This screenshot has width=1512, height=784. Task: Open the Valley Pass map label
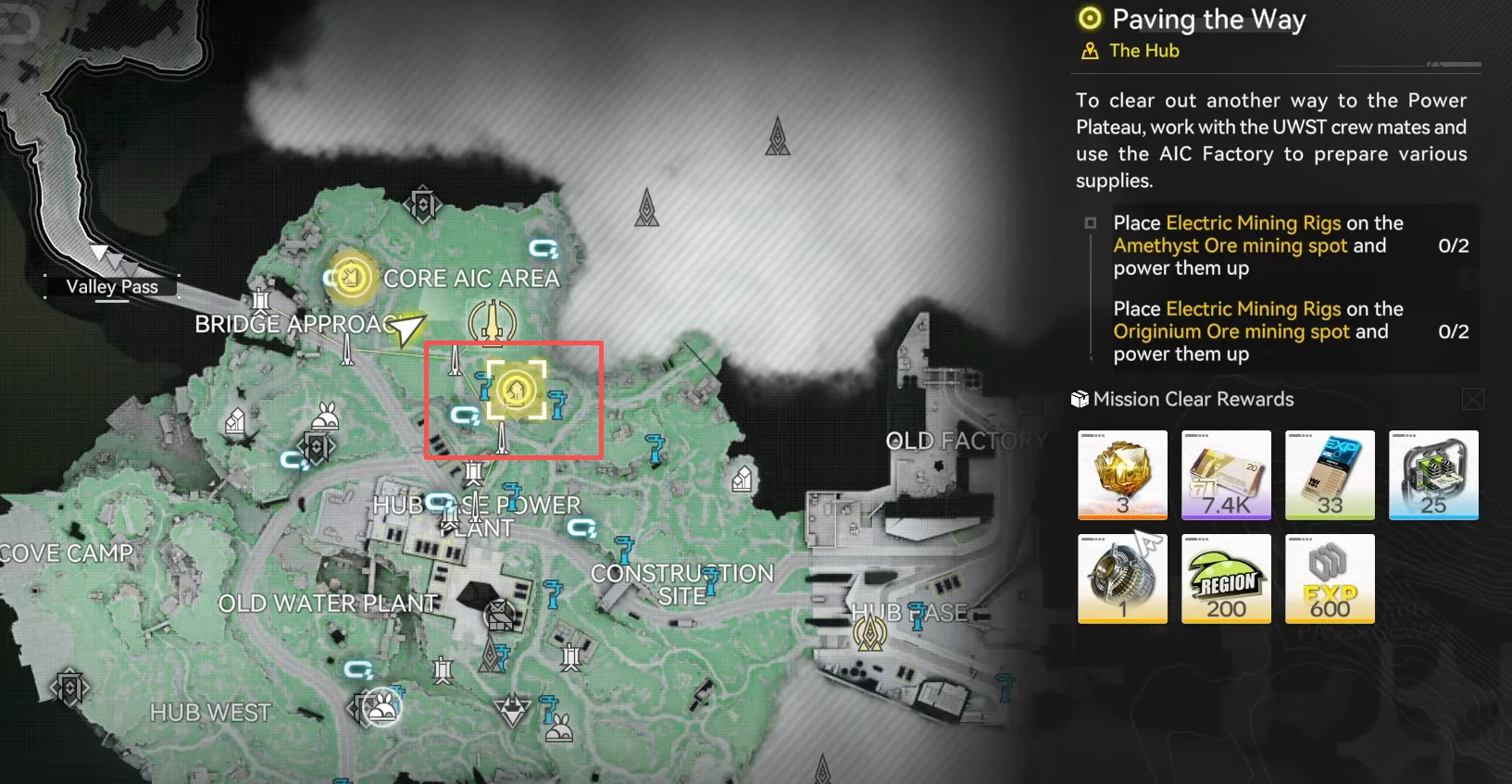point(112,287)
